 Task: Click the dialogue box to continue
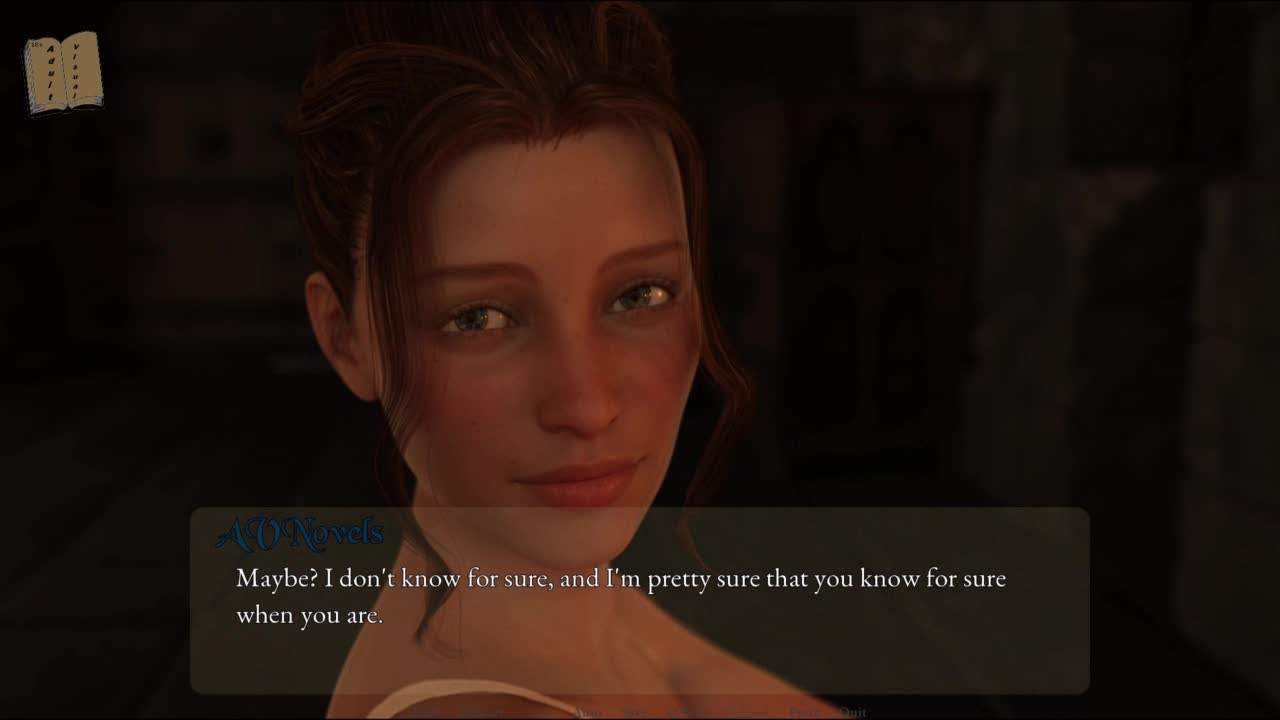tap(640, 600)
